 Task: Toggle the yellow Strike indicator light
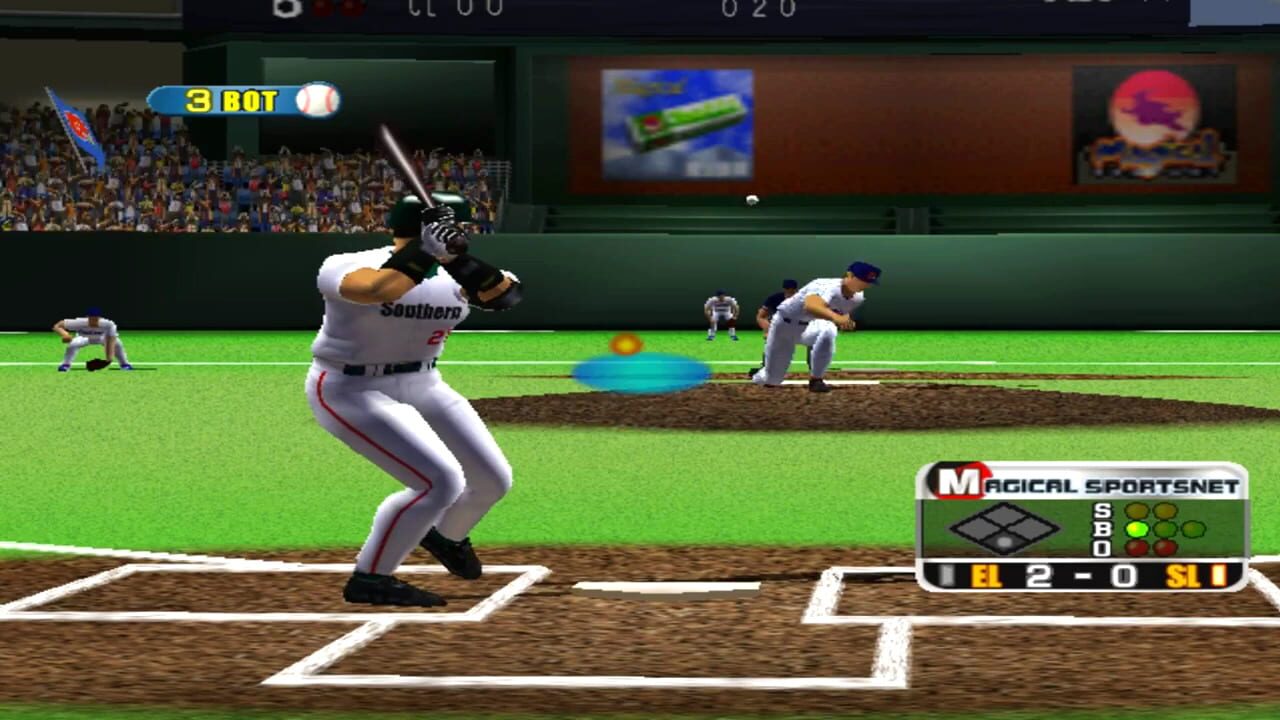pos(1136,509)
